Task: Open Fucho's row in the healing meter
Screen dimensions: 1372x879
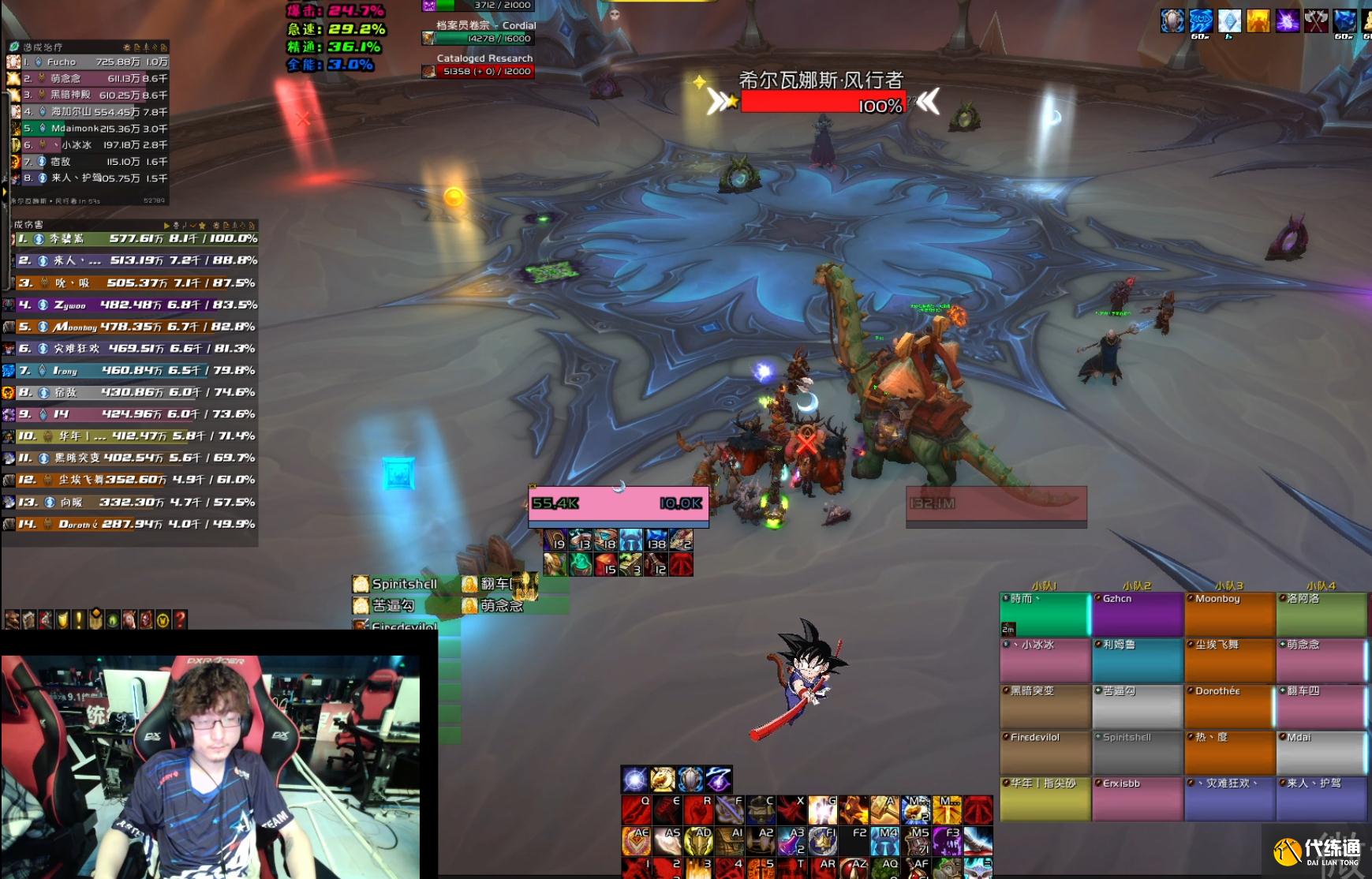Action: 88,62
